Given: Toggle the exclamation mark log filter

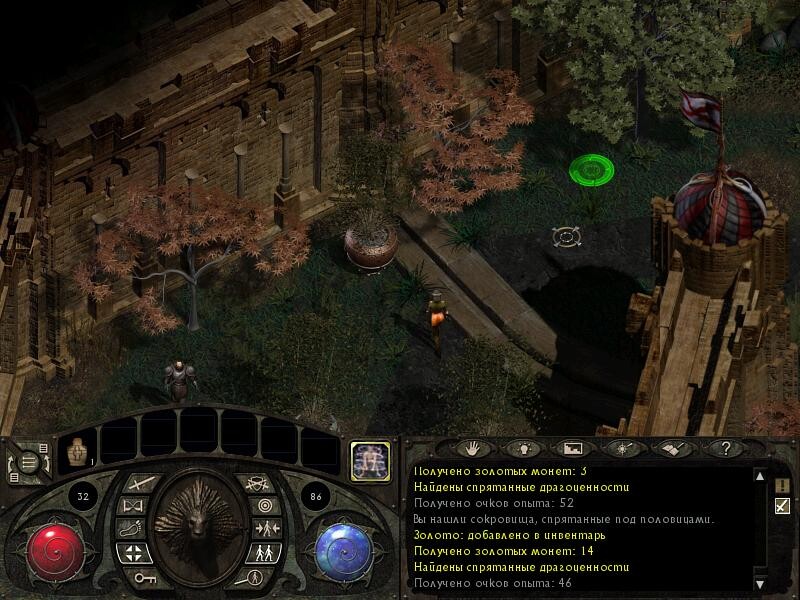Looking at the screenshot, I should click(x=782, y=485).
